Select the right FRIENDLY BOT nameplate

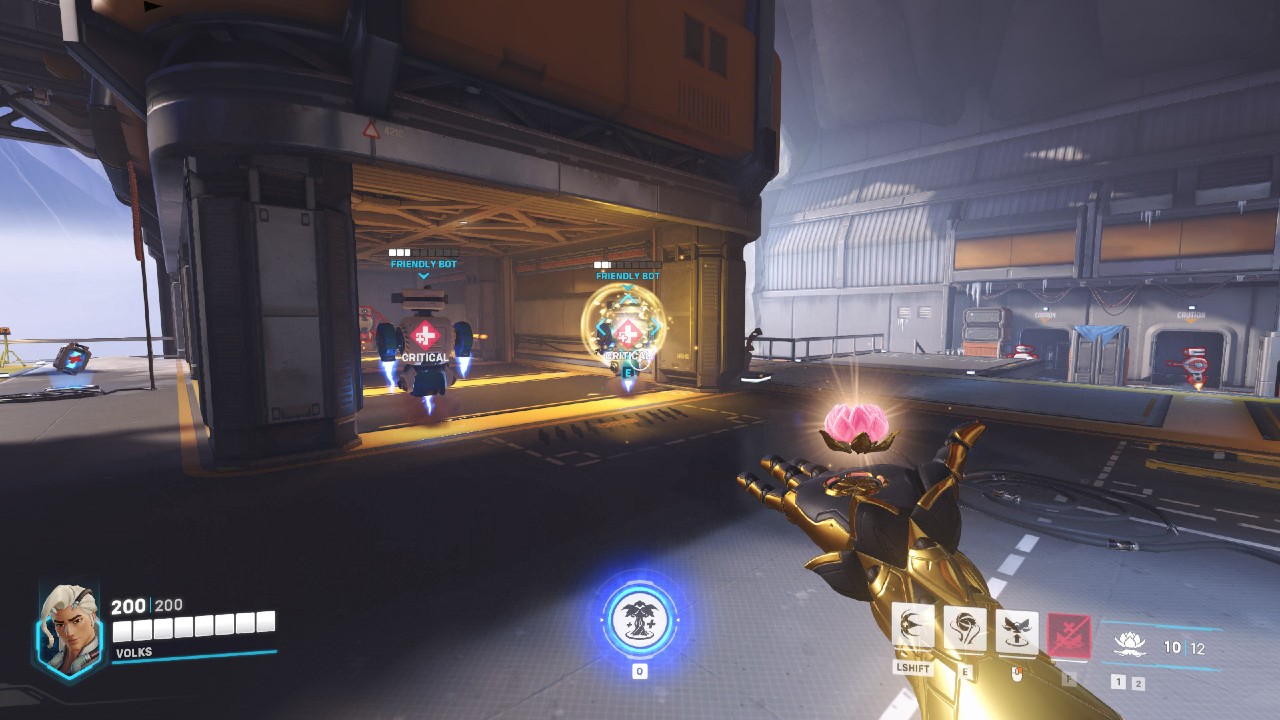[625, 273]
